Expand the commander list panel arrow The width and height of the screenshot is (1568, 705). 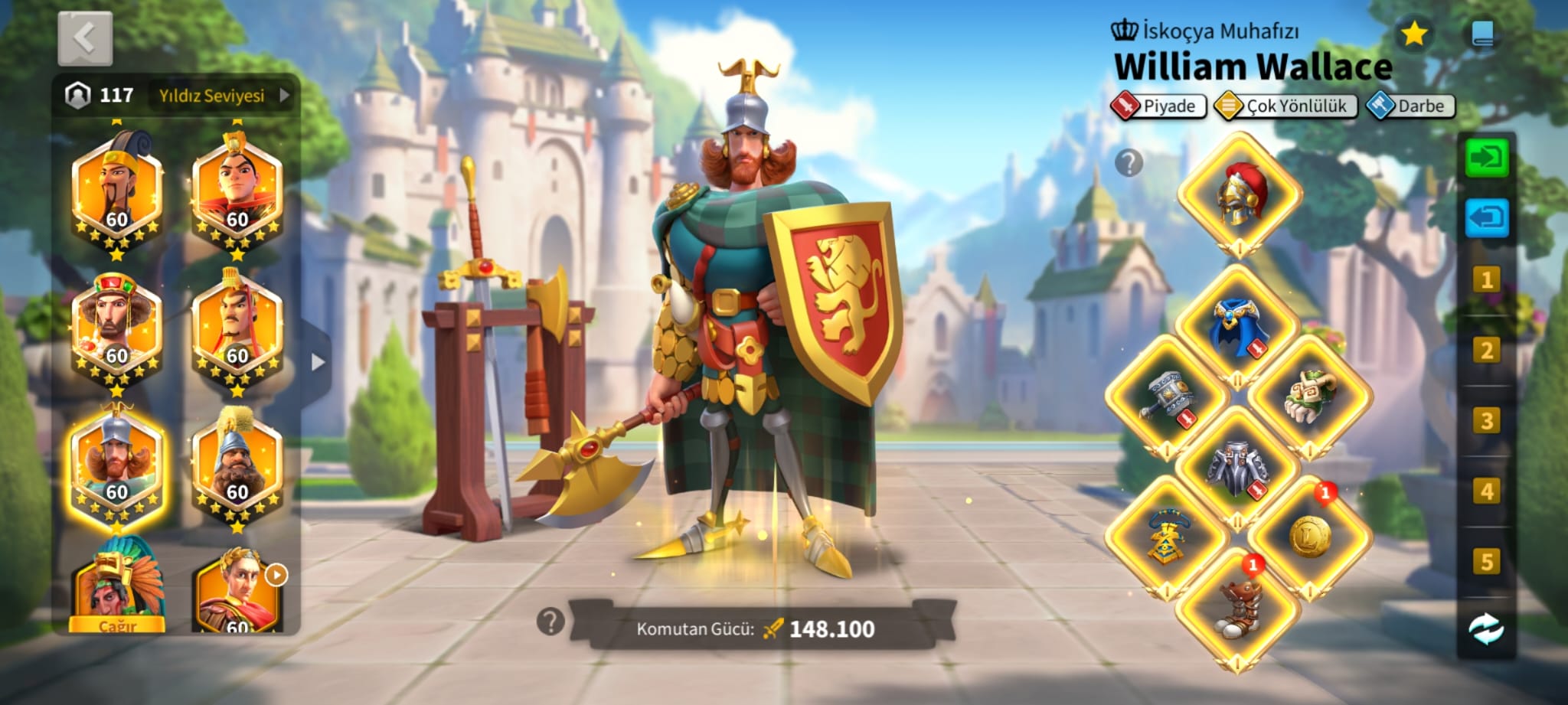318,362
